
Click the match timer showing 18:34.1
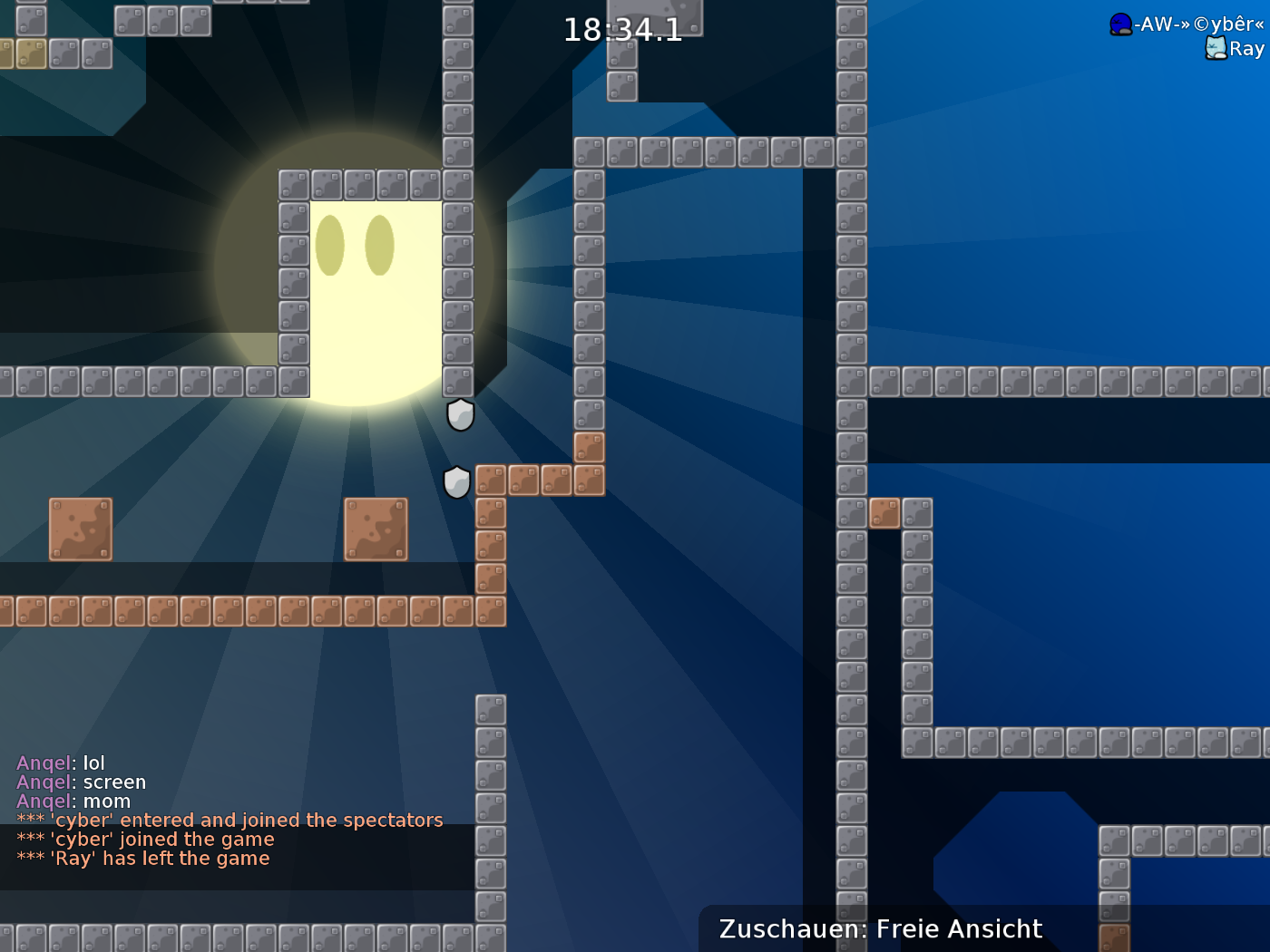coord(622,30)
